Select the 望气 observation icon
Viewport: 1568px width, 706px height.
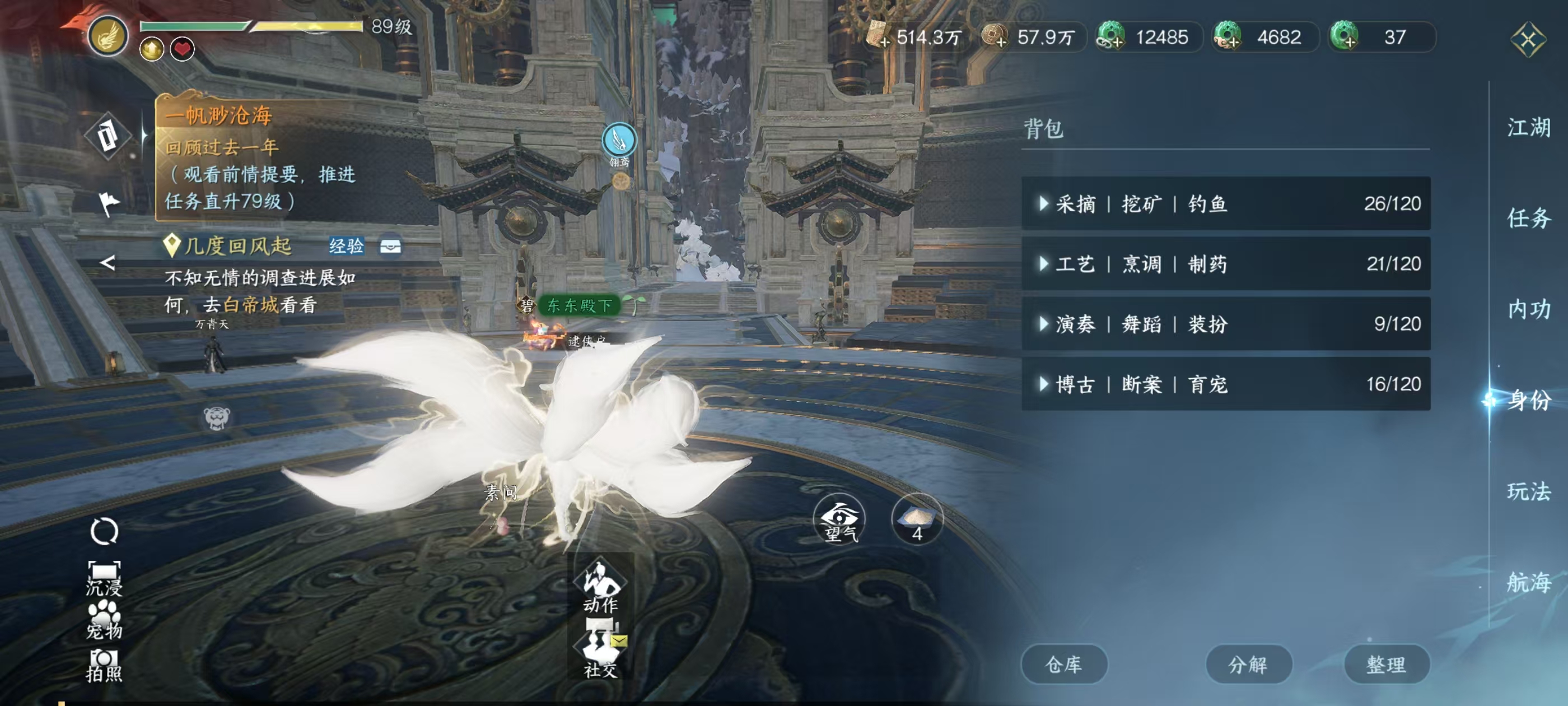coord(840,519)
